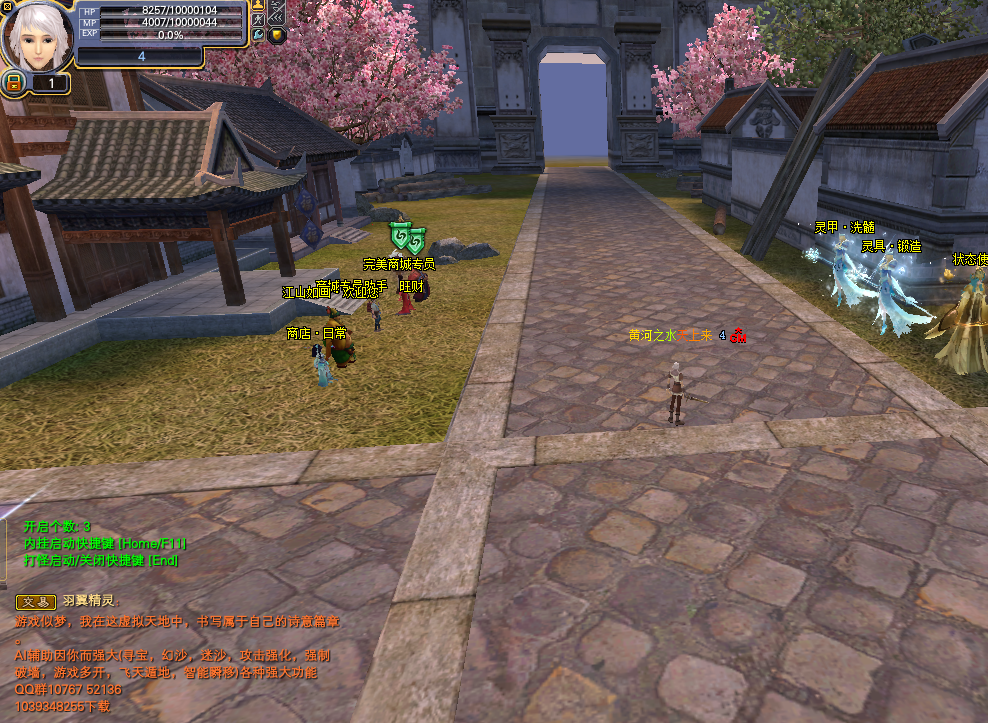Viewport: 988px width, 723px height.
Task: Click the small button at the portrait's top-left corner
Action: pos(7,7)
